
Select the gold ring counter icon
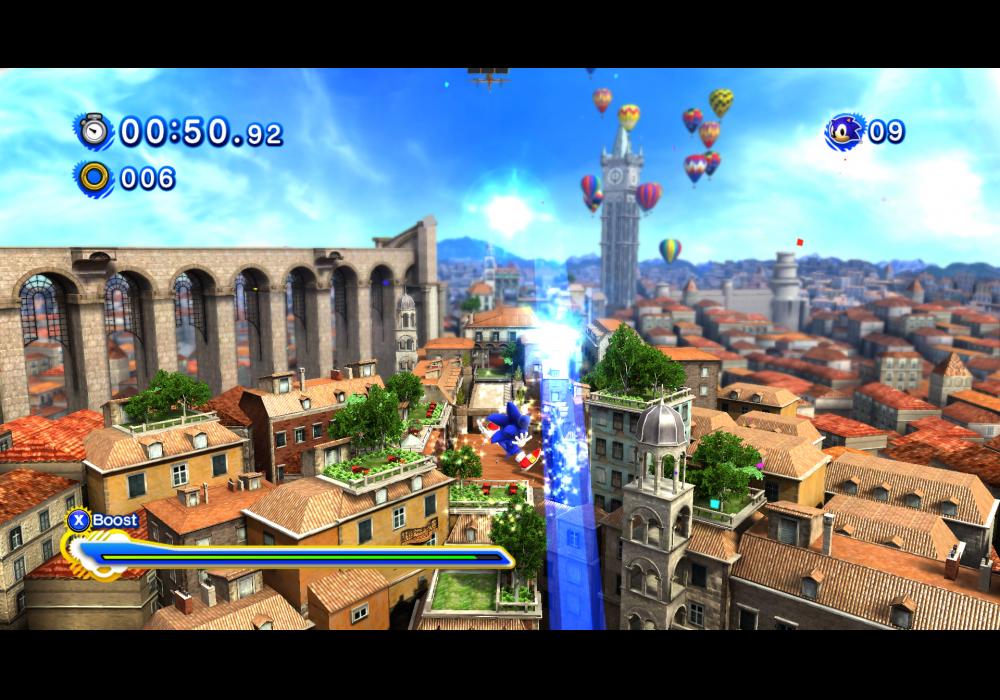(95, 178)
